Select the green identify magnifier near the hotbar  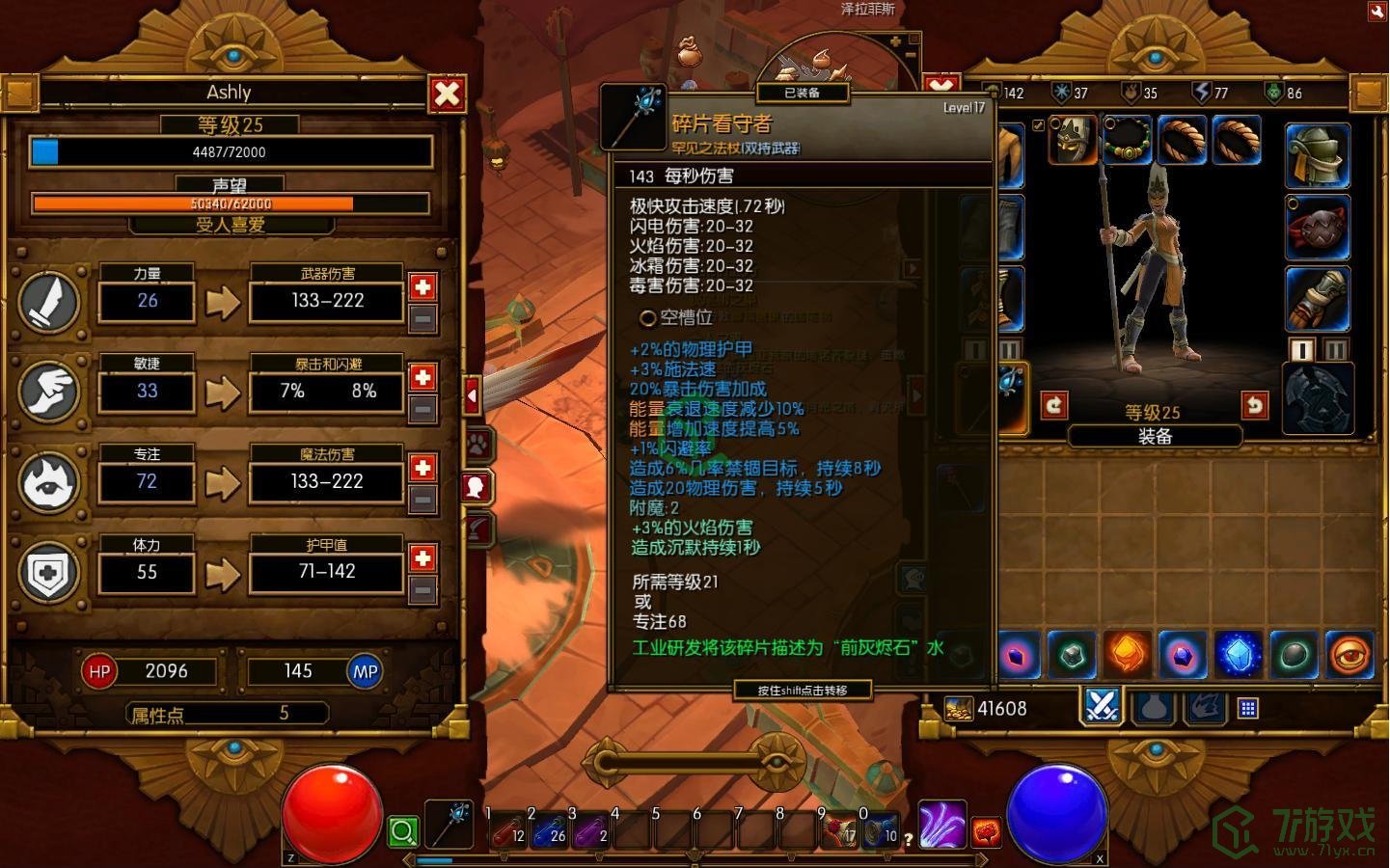[x=403, y=829]
